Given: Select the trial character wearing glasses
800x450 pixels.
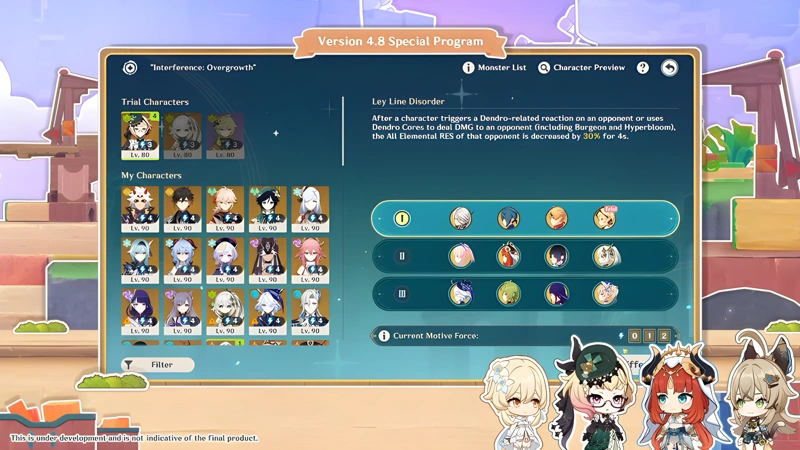Looking at the screenshot, I should pos(139,135).
